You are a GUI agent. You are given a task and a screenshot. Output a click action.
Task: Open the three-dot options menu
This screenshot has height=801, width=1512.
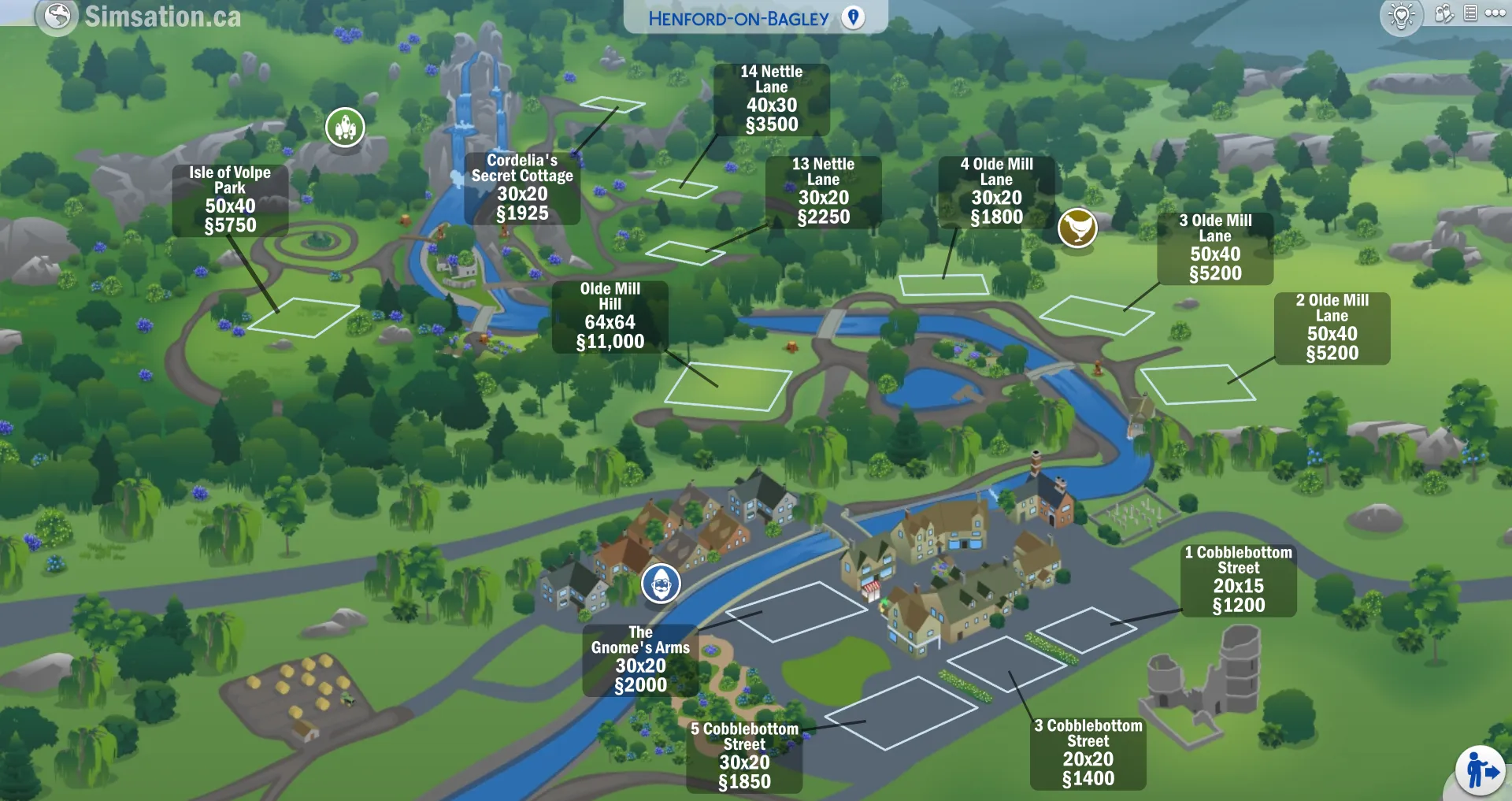(1495, 13)
